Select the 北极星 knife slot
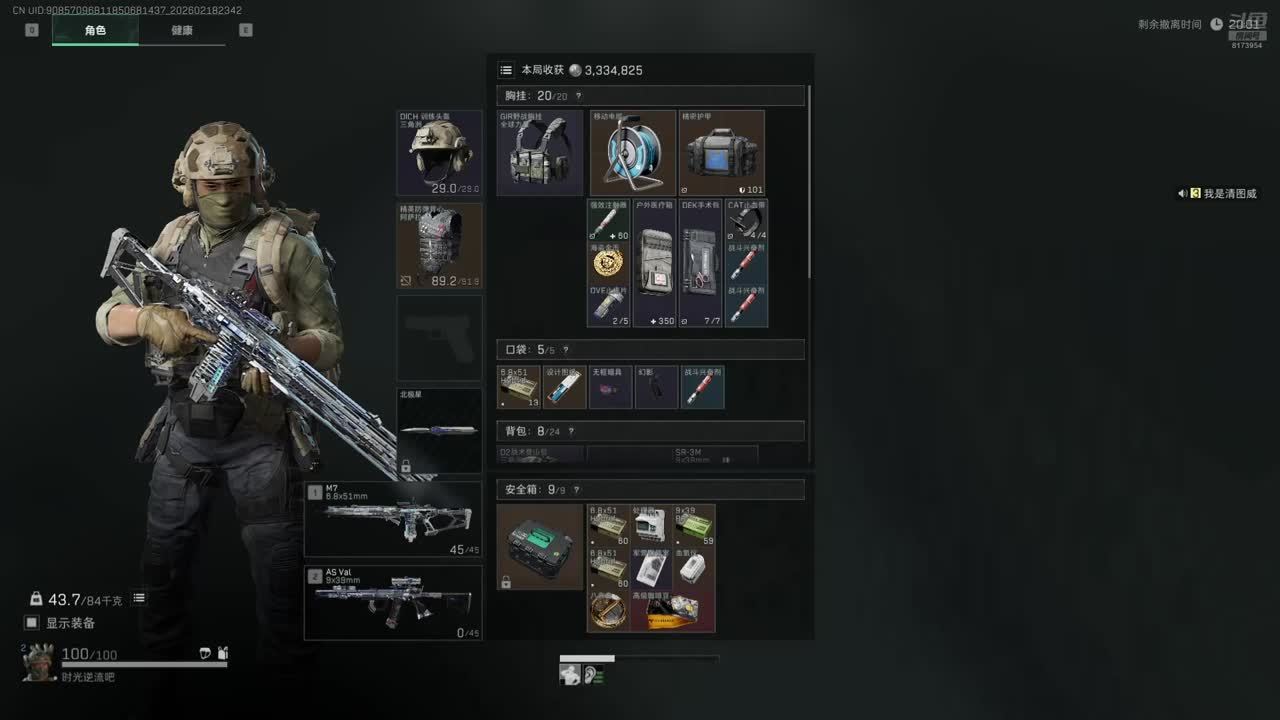Image resolution: width=1280 pixels, height=720 pixels. coord(439,431)
